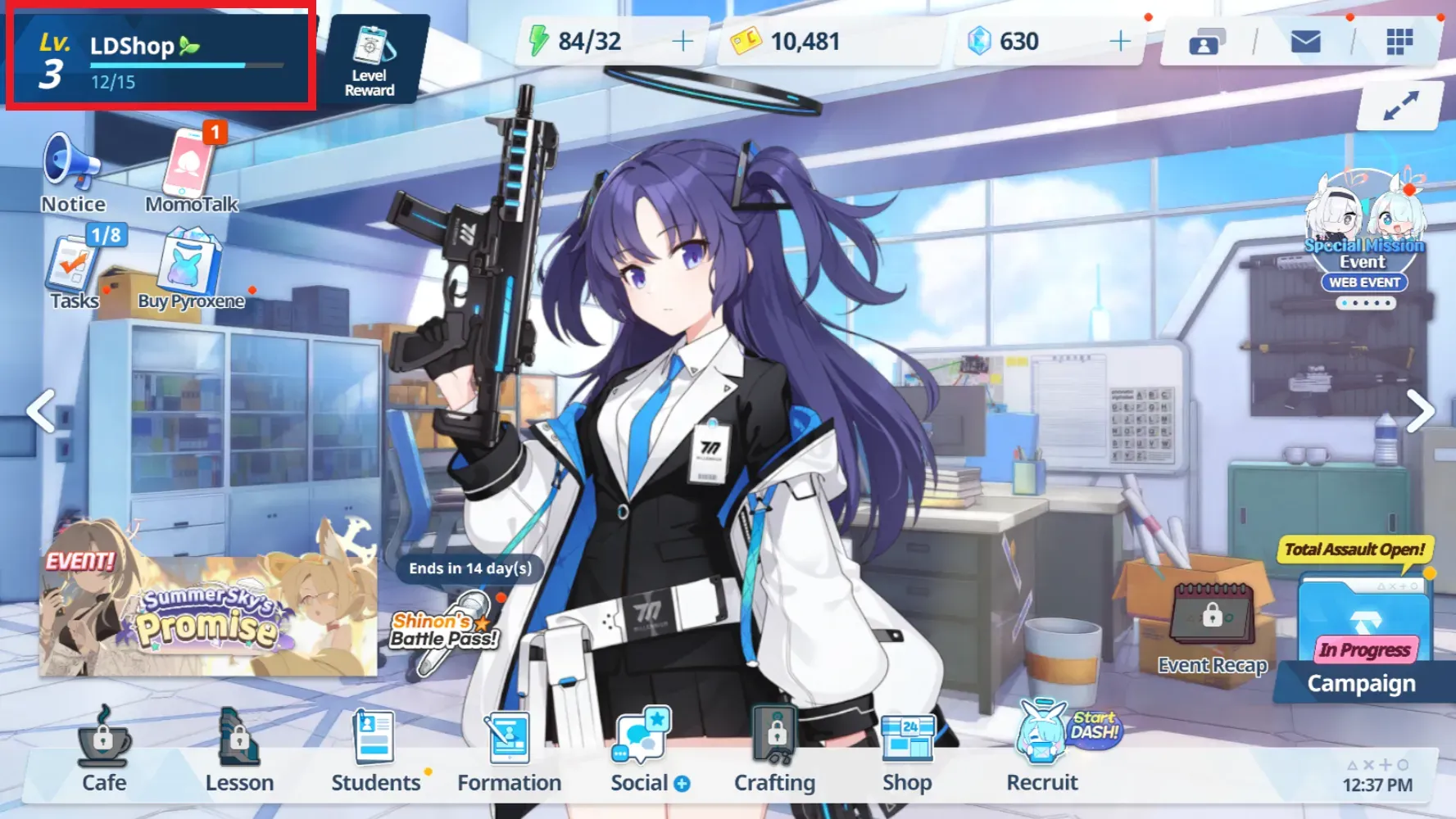Hide the interface with the expand arrows
This screenshot has width=1456, height=819.
tap(1400, 106)
